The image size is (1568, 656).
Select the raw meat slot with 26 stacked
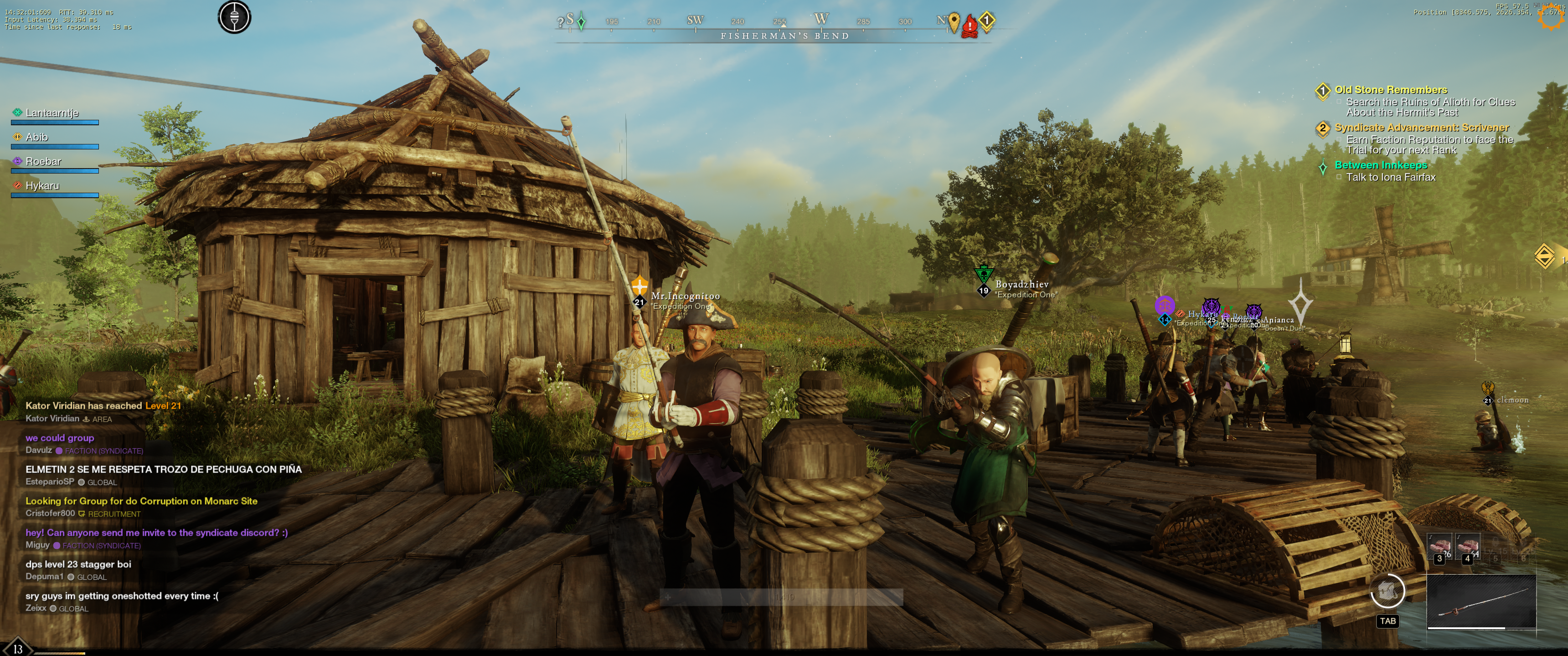click(x=1439, y=547)
